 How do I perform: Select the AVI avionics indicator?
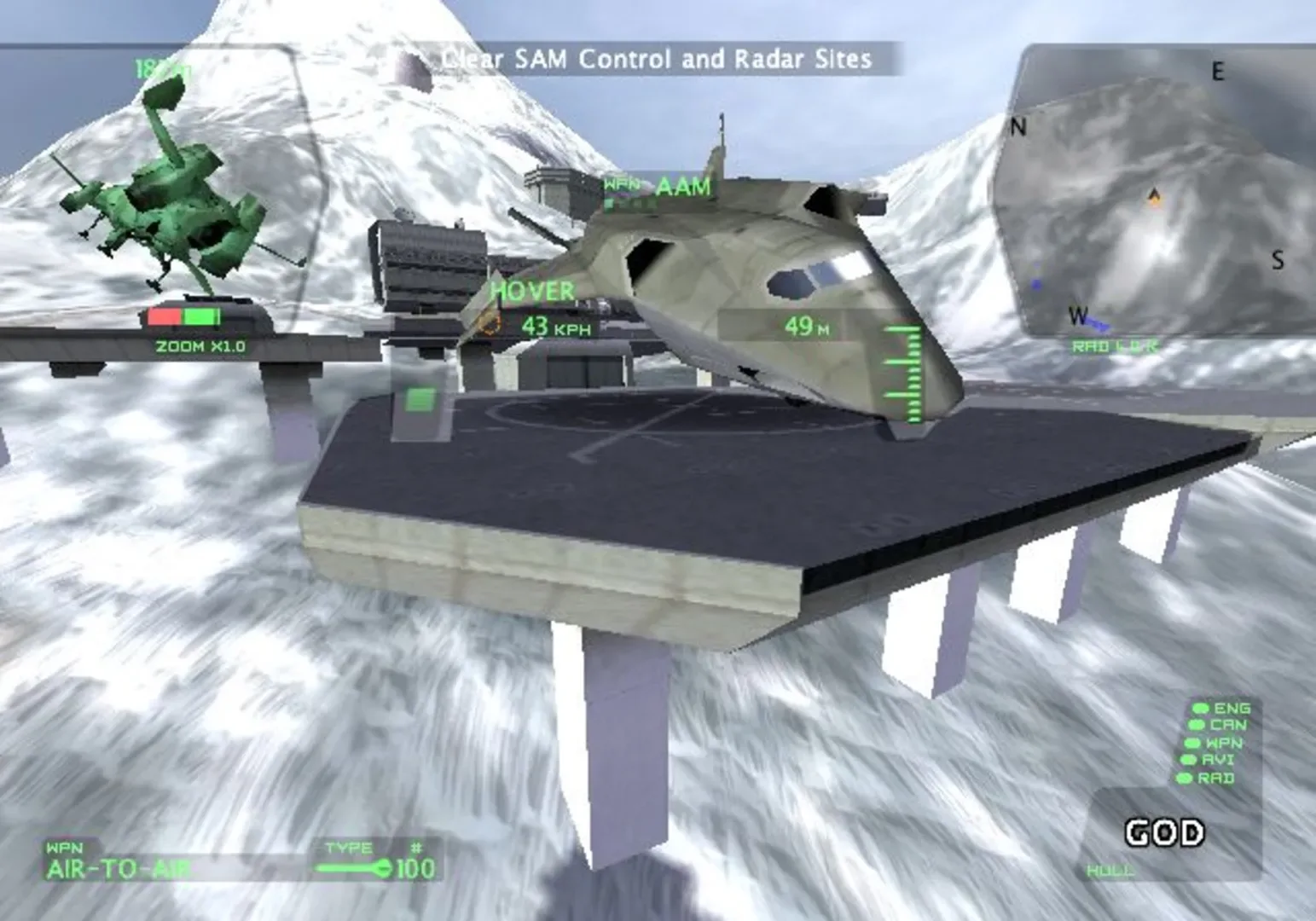[x=1188, y=759]
